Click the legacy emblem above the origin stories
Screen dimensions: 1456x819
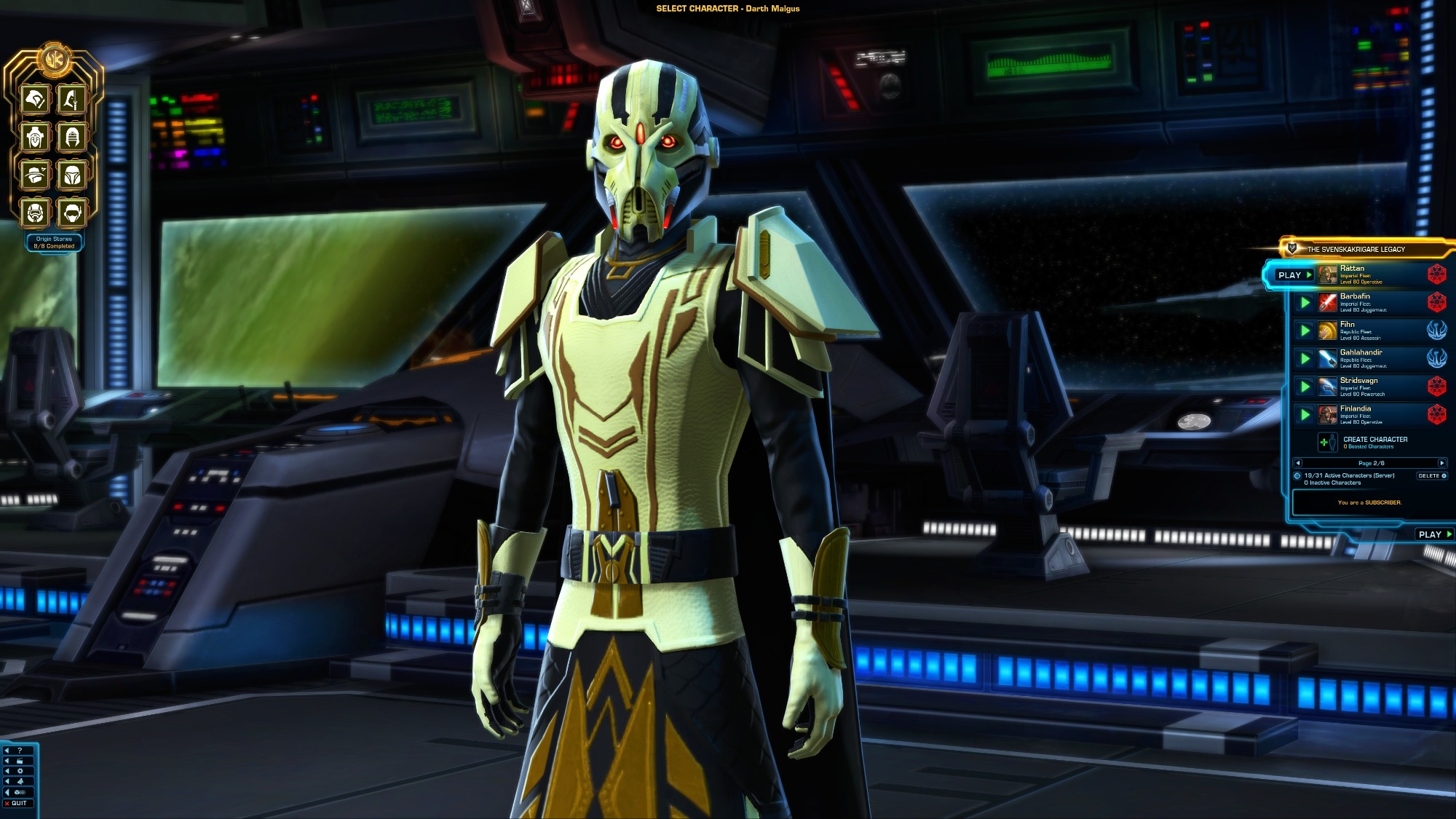(54, 59)
